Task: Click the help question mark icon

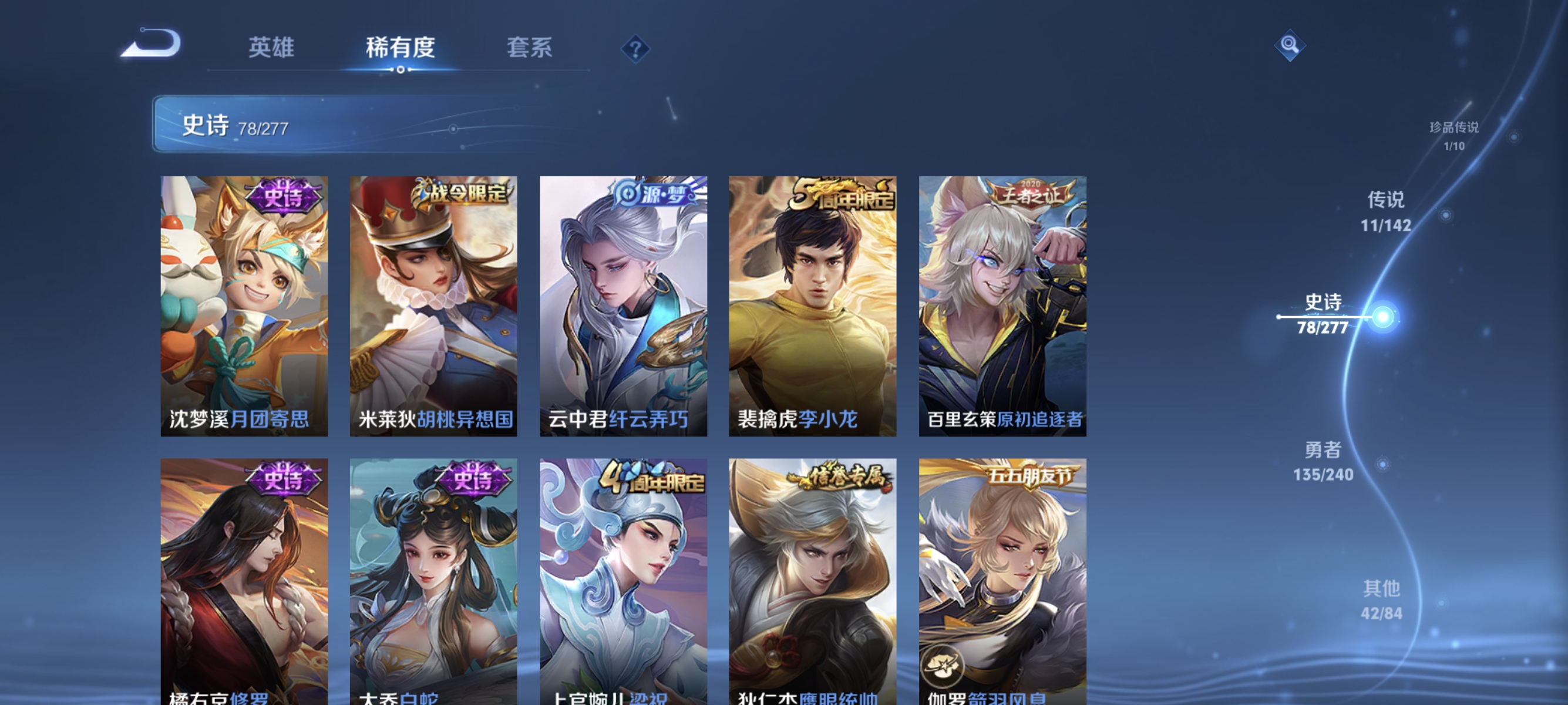Action: pos(635,50)
